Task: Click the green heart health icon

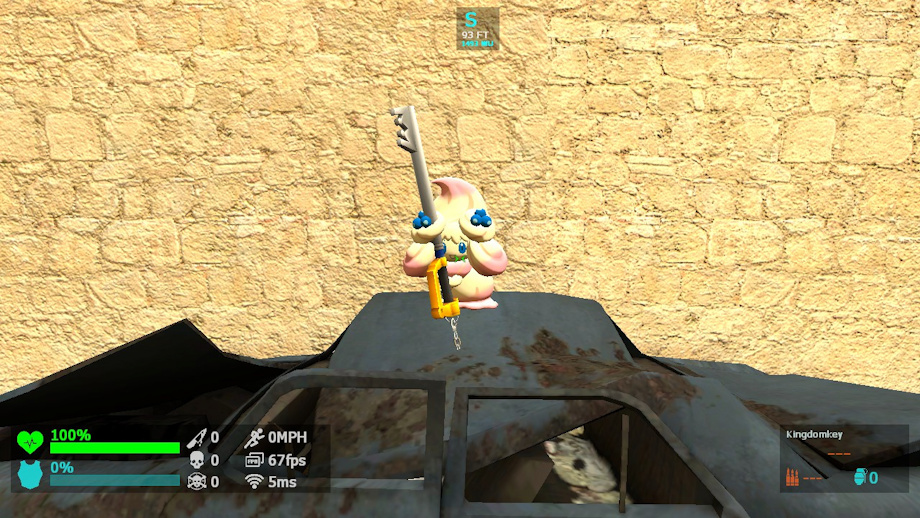Action: point(30,441)
